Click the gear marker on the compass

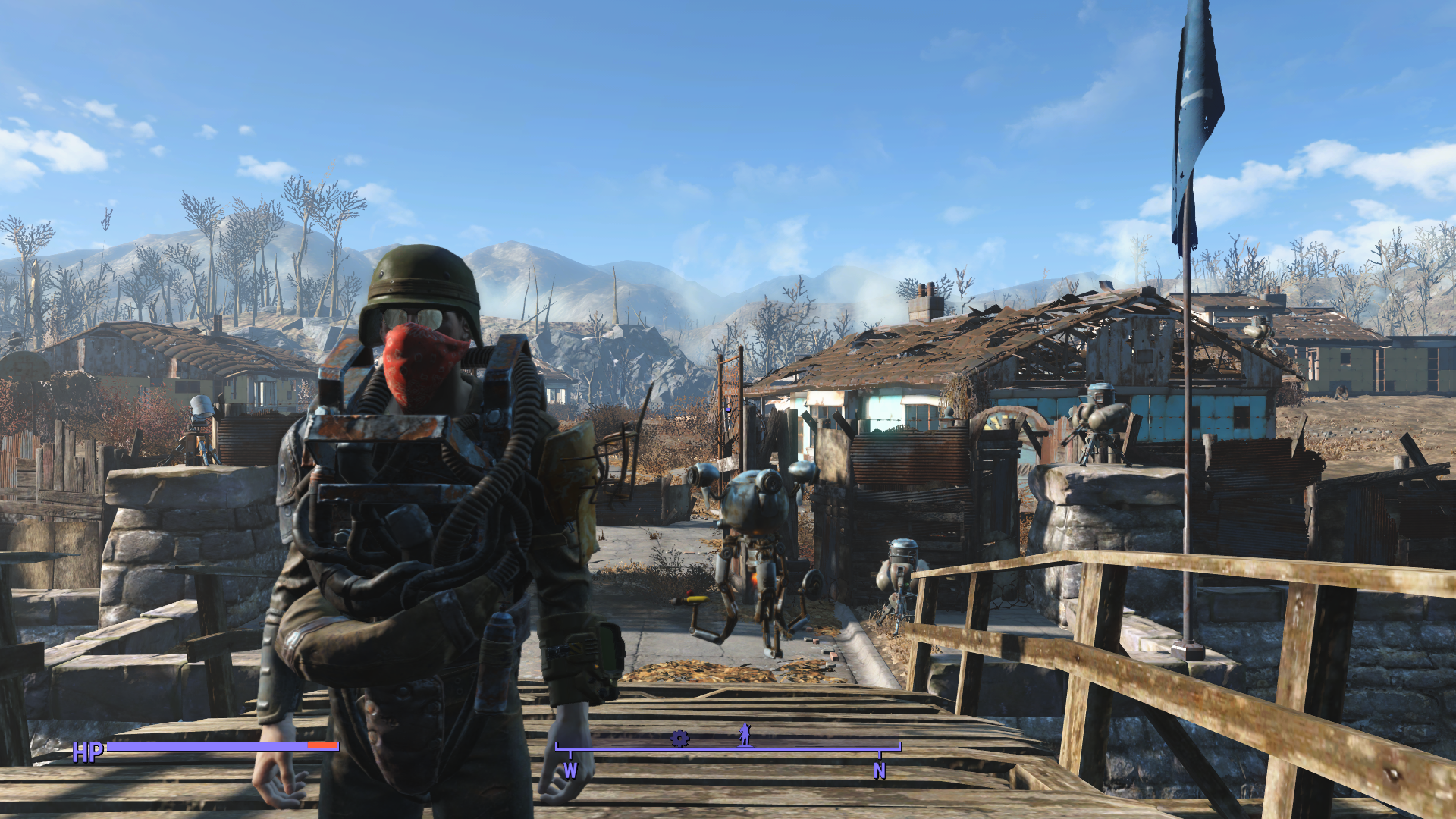(679, 738)
